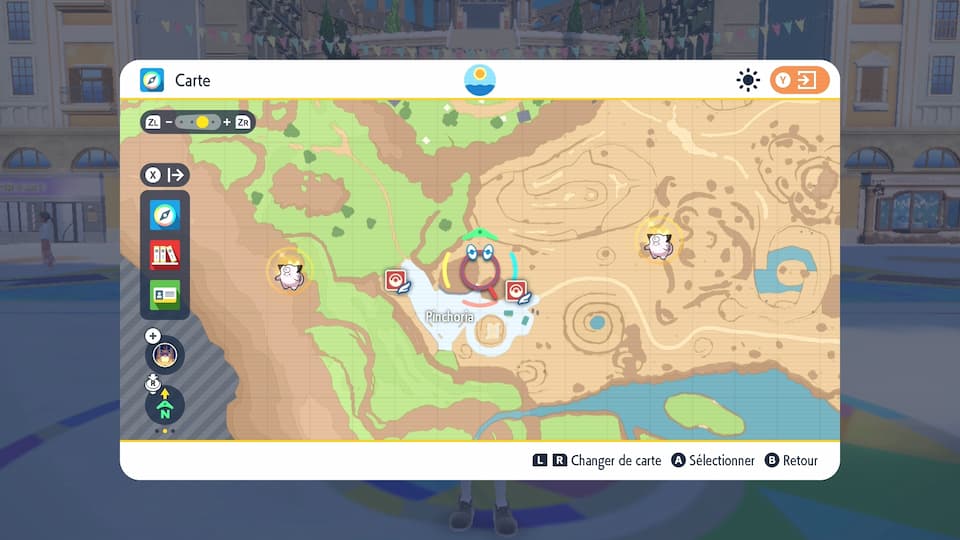The width and height of the screenshot is (960, 540).
Task: Adjust the yellow map zoom slider knob
Action: [202, 122]
